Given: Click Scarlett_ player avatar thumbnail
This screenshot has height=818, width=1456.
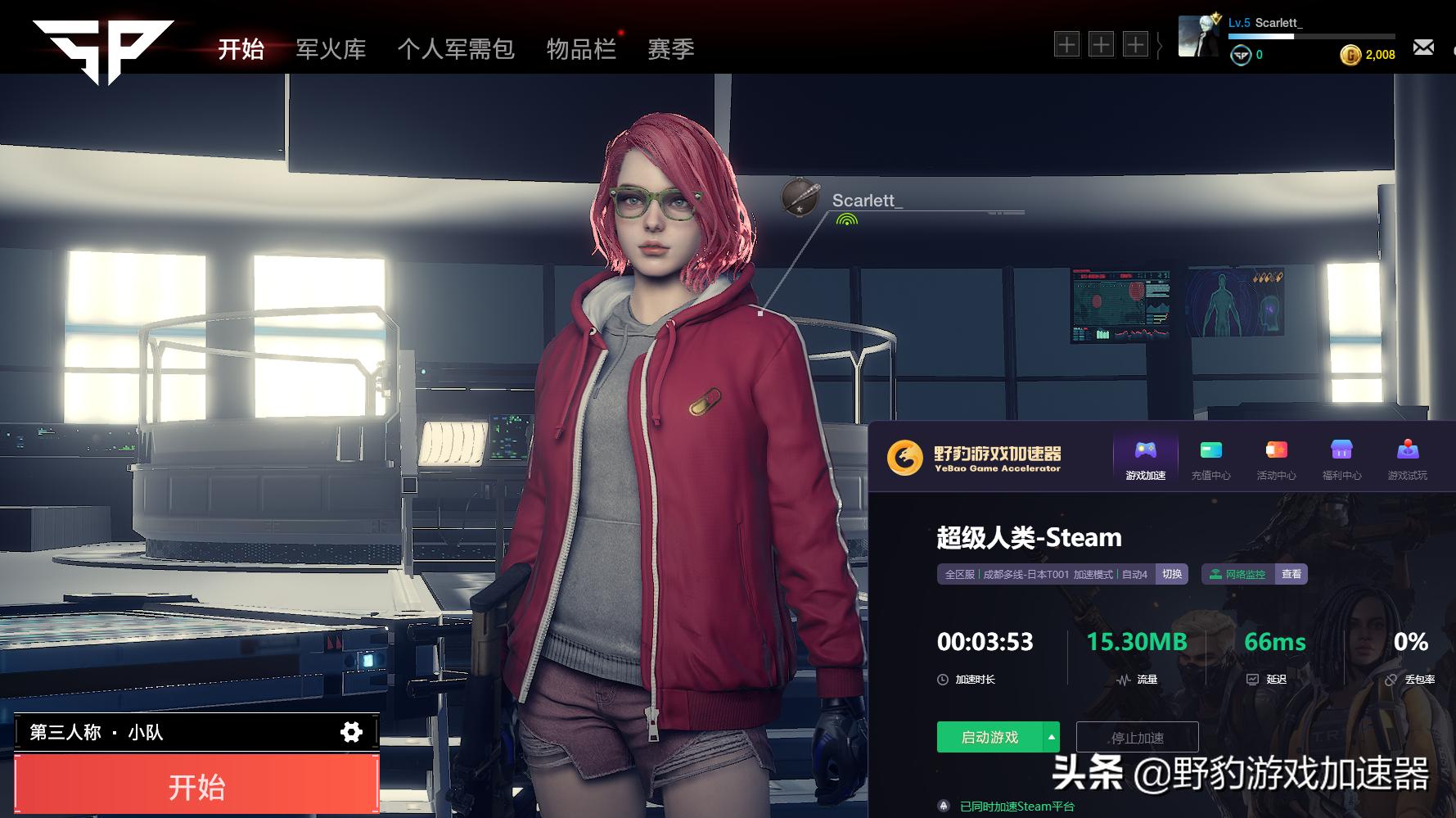Looking at the screenshot, I should (1200, 36).
